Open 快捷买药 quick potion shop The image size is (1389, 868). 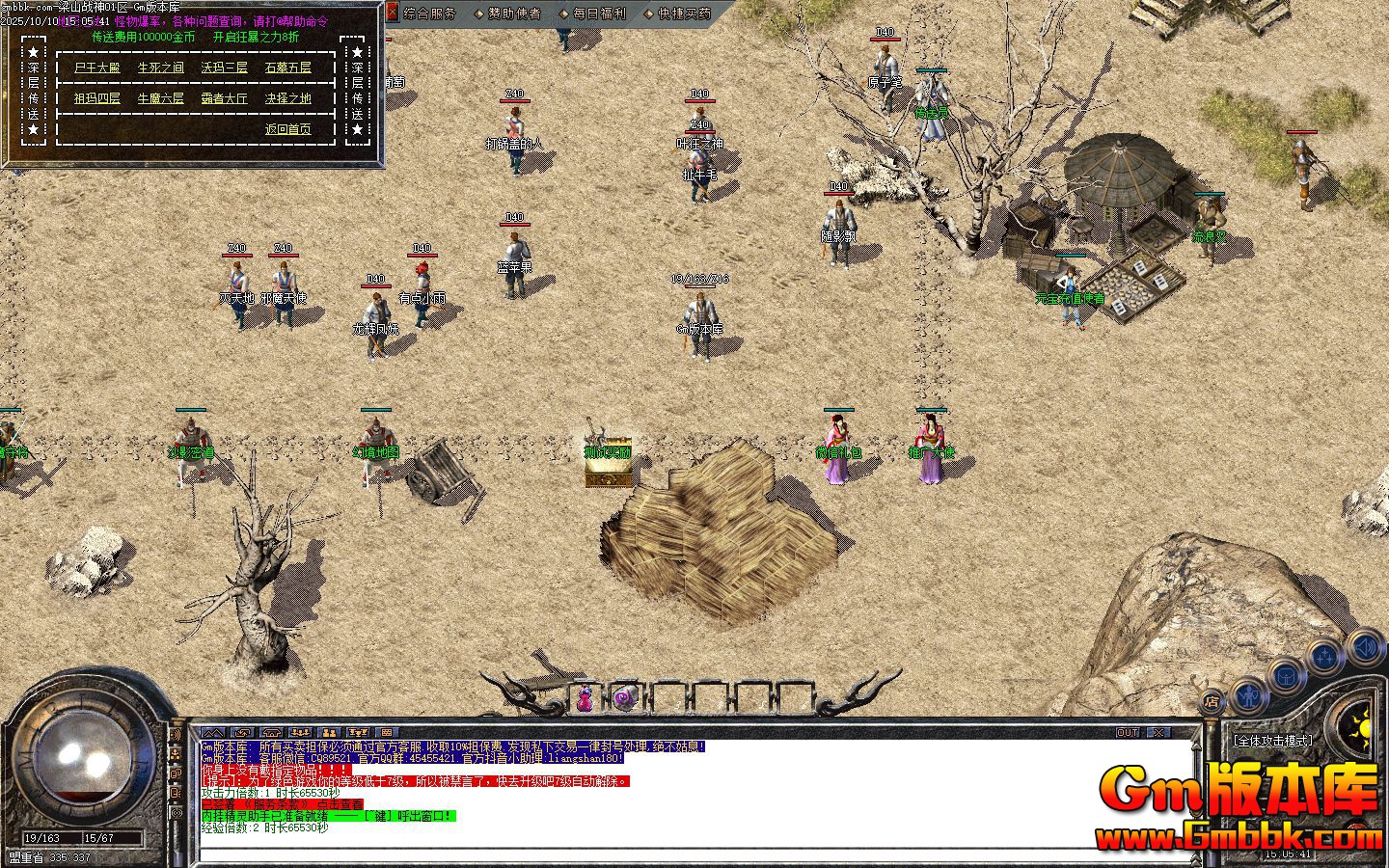point(683,14)
